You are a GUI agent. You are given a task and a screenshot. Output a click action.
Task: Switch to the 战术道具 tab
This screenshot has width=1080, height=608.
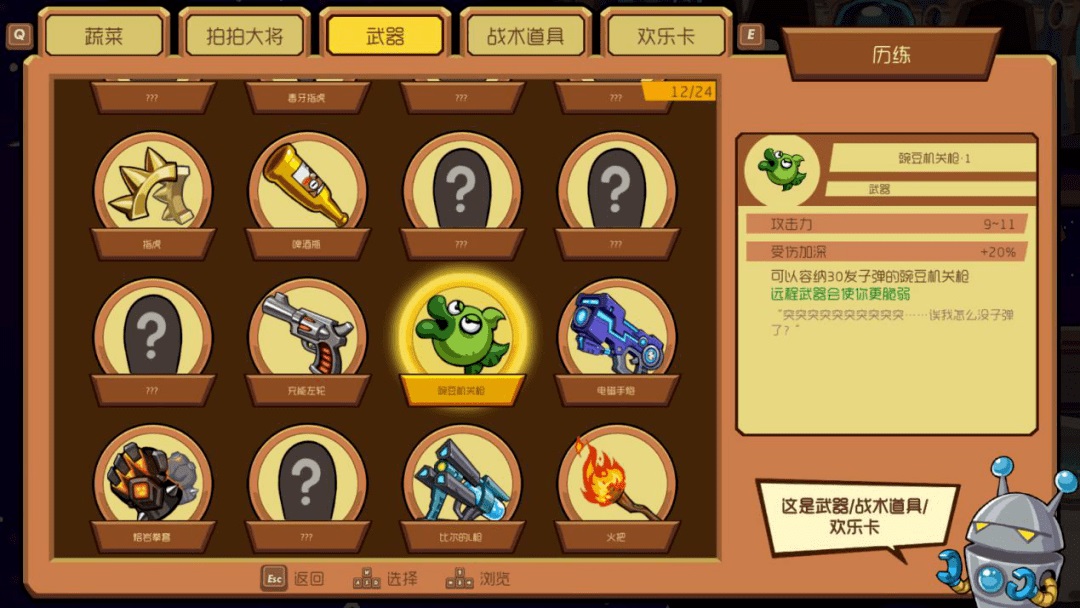[x=525, y=37]
